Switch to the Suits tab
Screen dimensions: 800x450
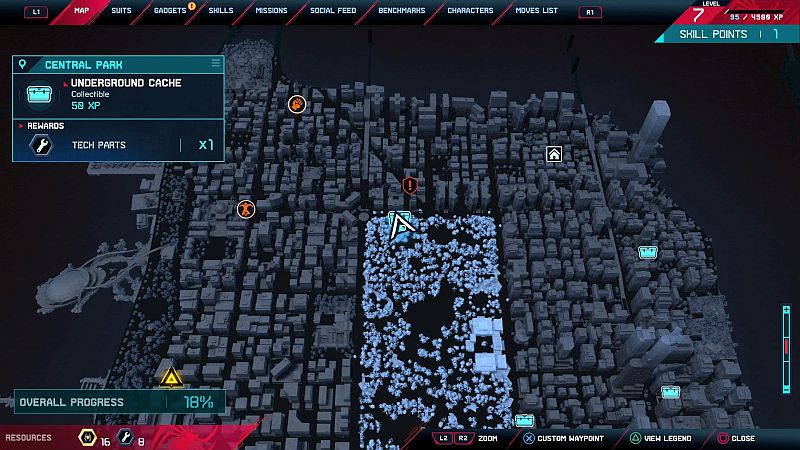point(121,11)
